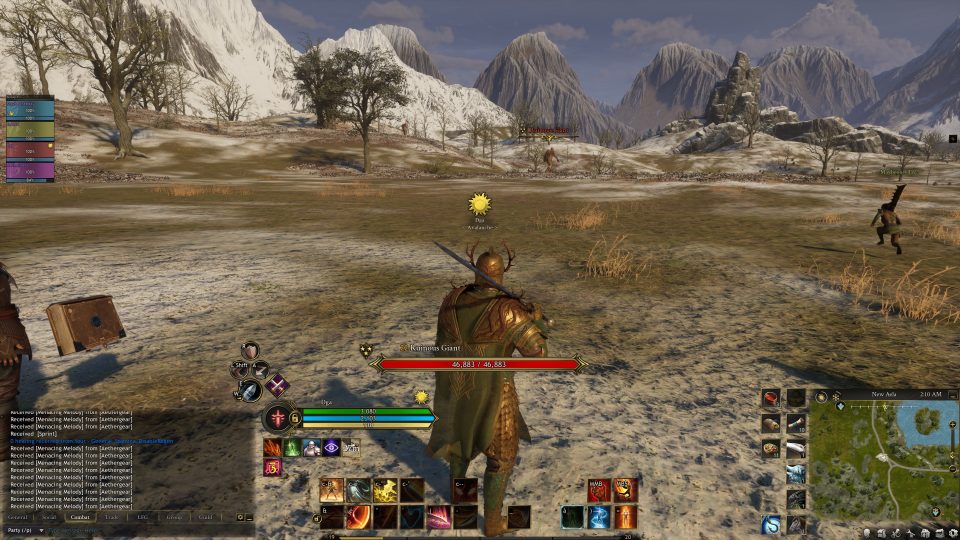Open the Party chat channel dropdown
Viewport: 960px width, 540px height.
click(24, 530)
